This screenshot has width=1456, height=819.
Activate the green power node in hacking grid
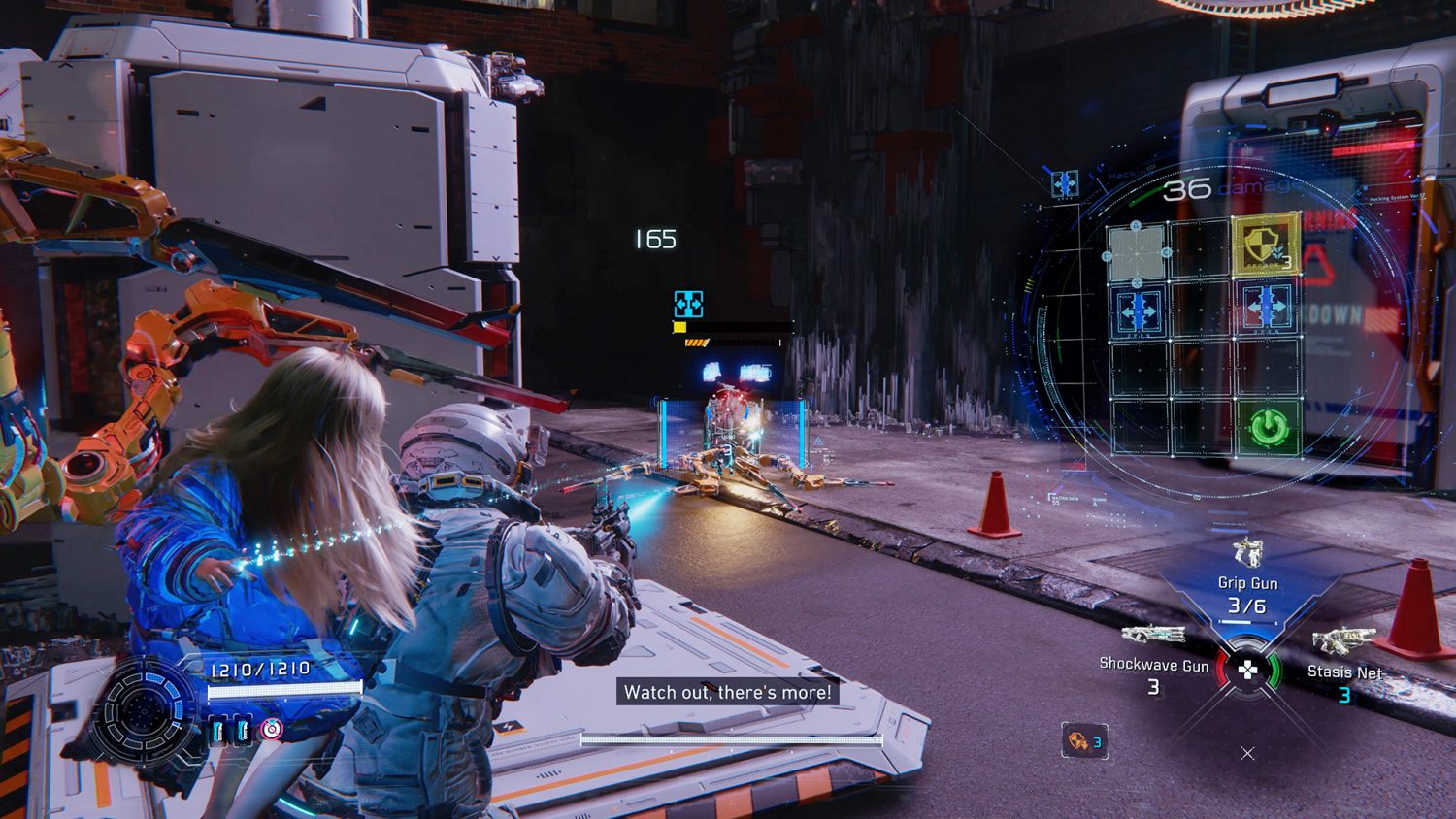(x=1267, y=427)
